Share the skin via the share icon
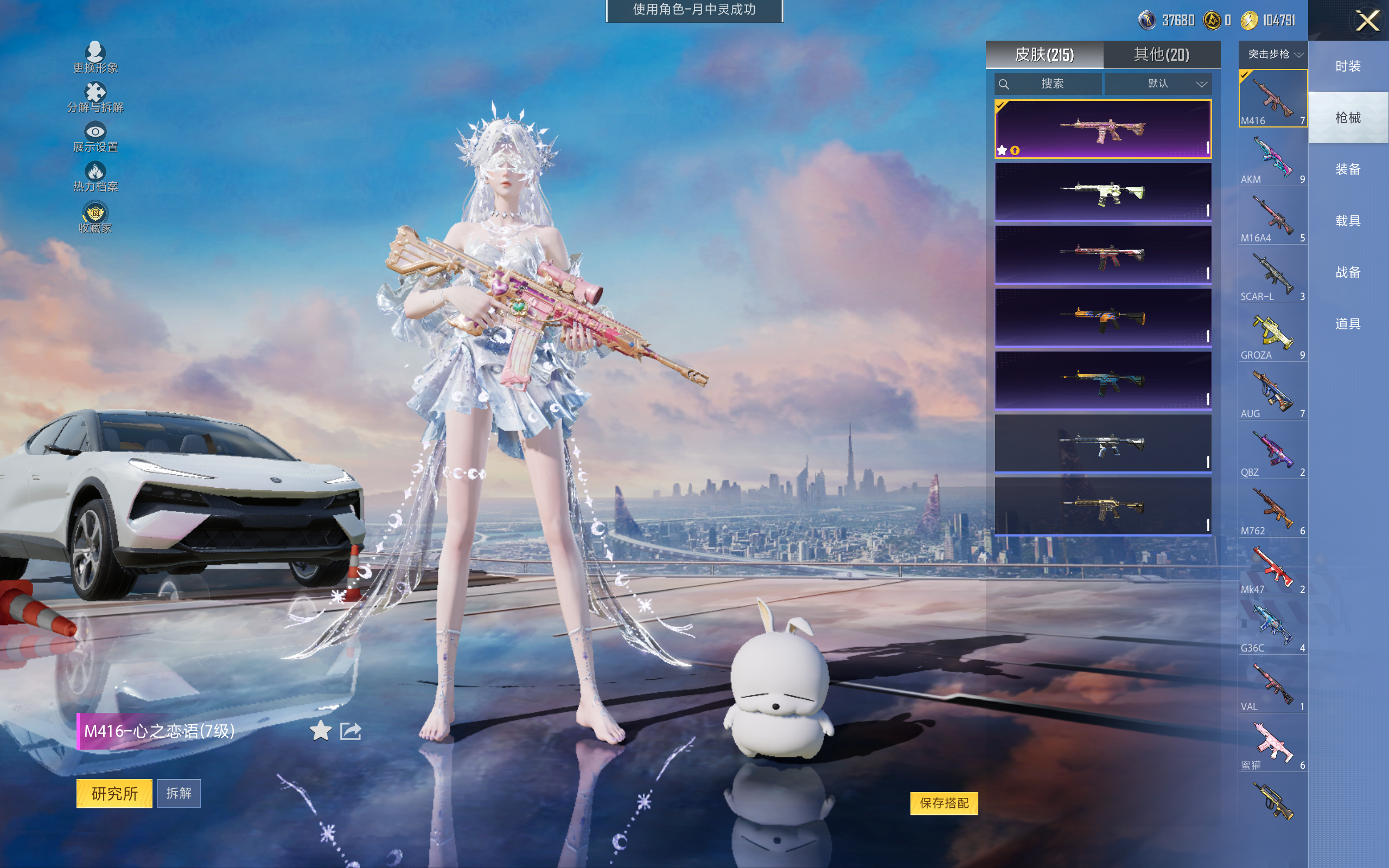Image resolution: width=1389 pixels, height=868 pixels. [x=351, y=731]
